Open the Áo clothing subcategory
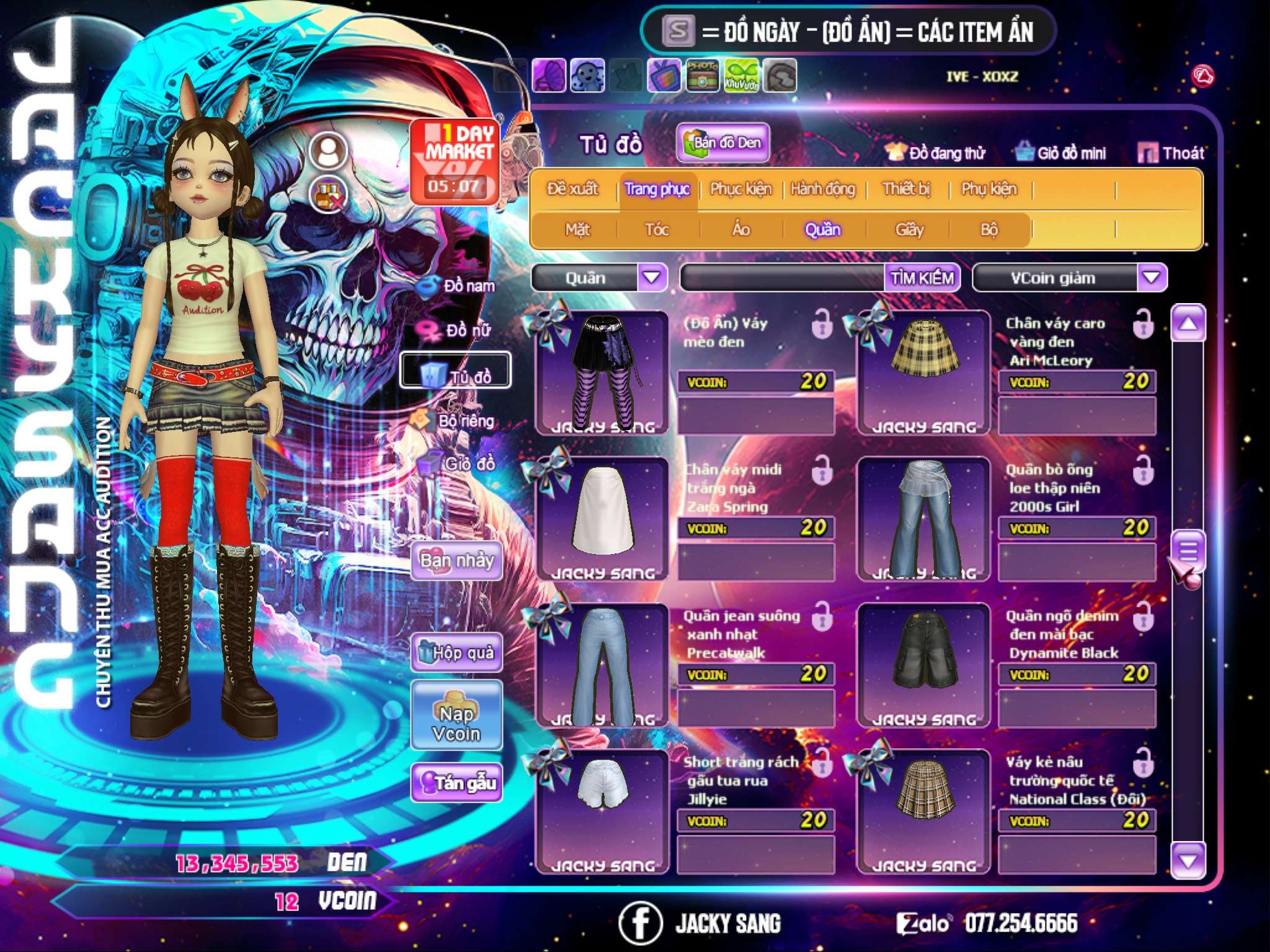 tap(740, 229)
